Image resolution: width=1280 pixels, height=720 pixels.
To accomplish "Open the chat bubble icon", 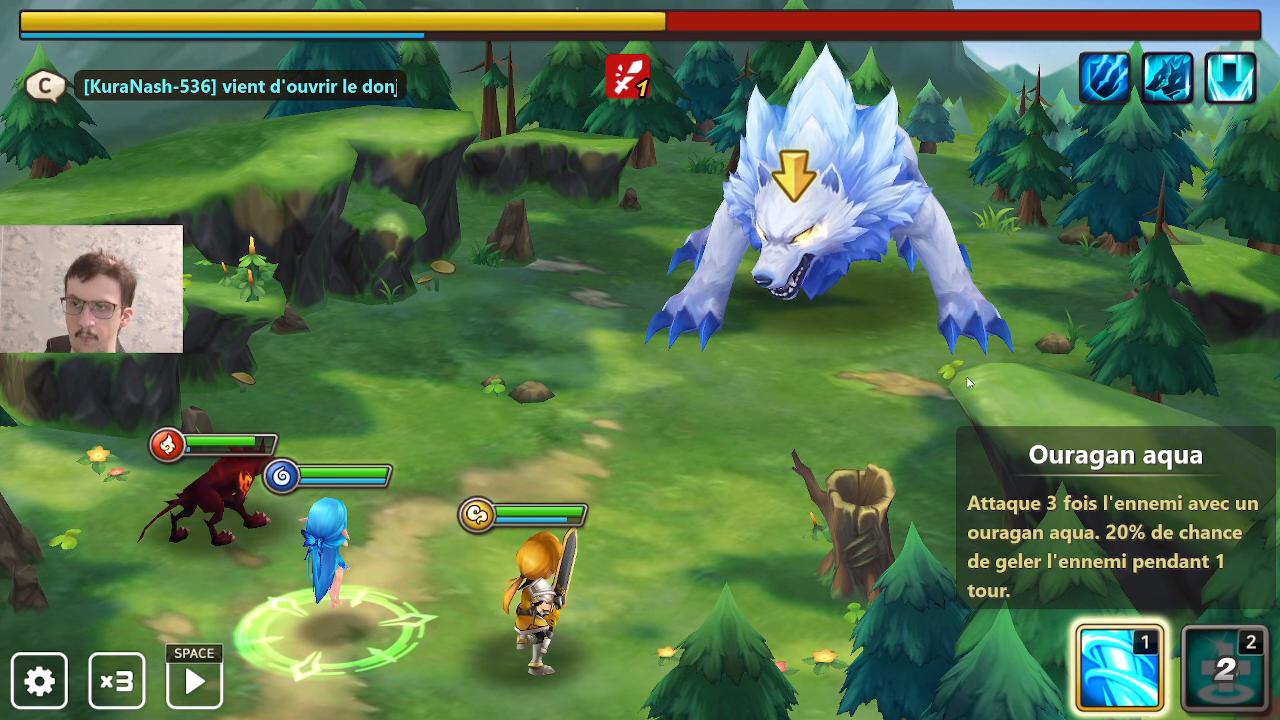I will [x=44, y=86].
